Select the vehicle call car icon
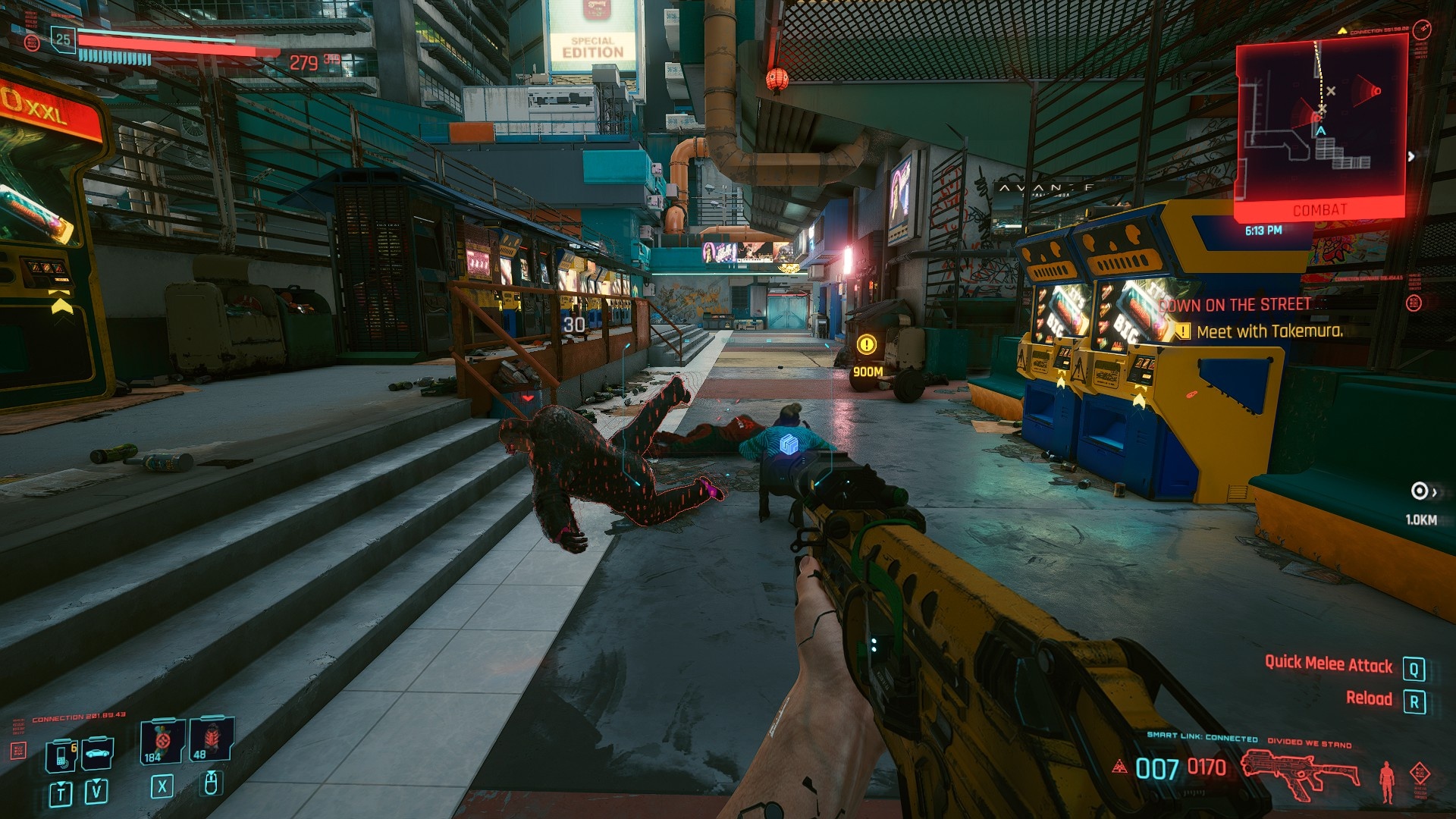 [x=98, y=753]
